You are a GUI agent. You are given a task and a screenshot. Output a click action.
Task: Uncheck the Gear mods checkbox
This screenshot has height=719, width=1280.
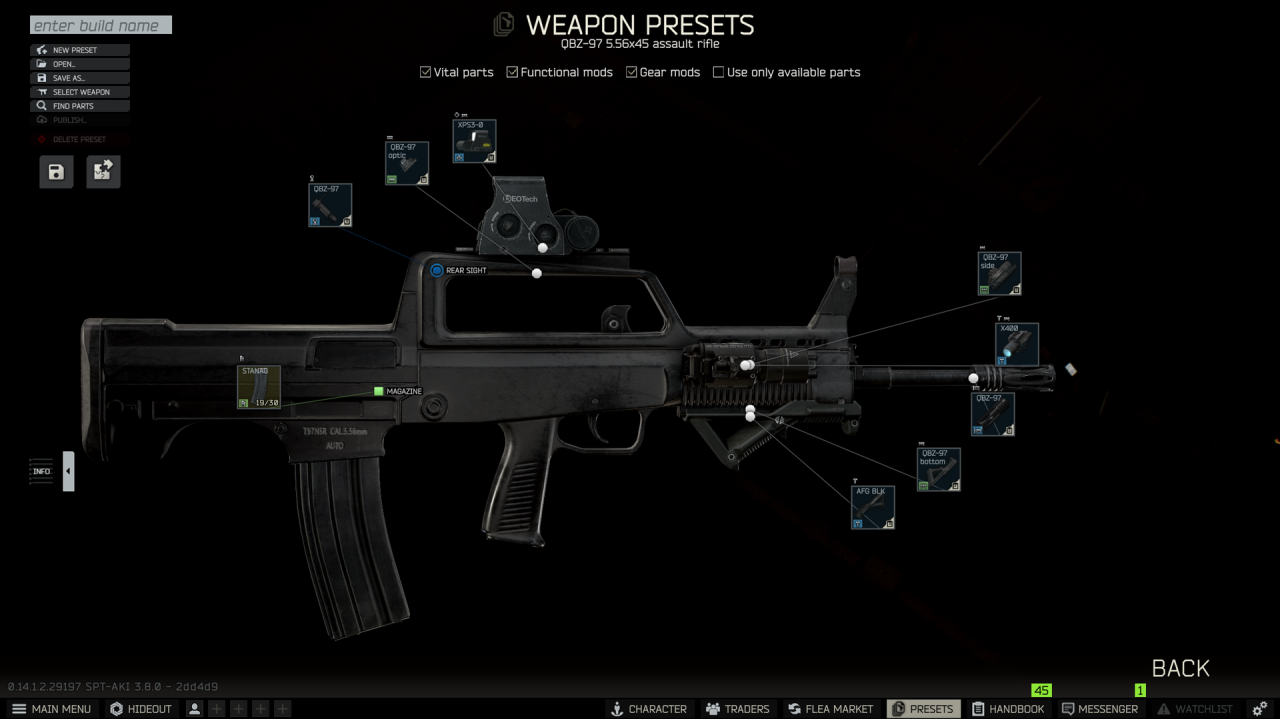[632, 72]
